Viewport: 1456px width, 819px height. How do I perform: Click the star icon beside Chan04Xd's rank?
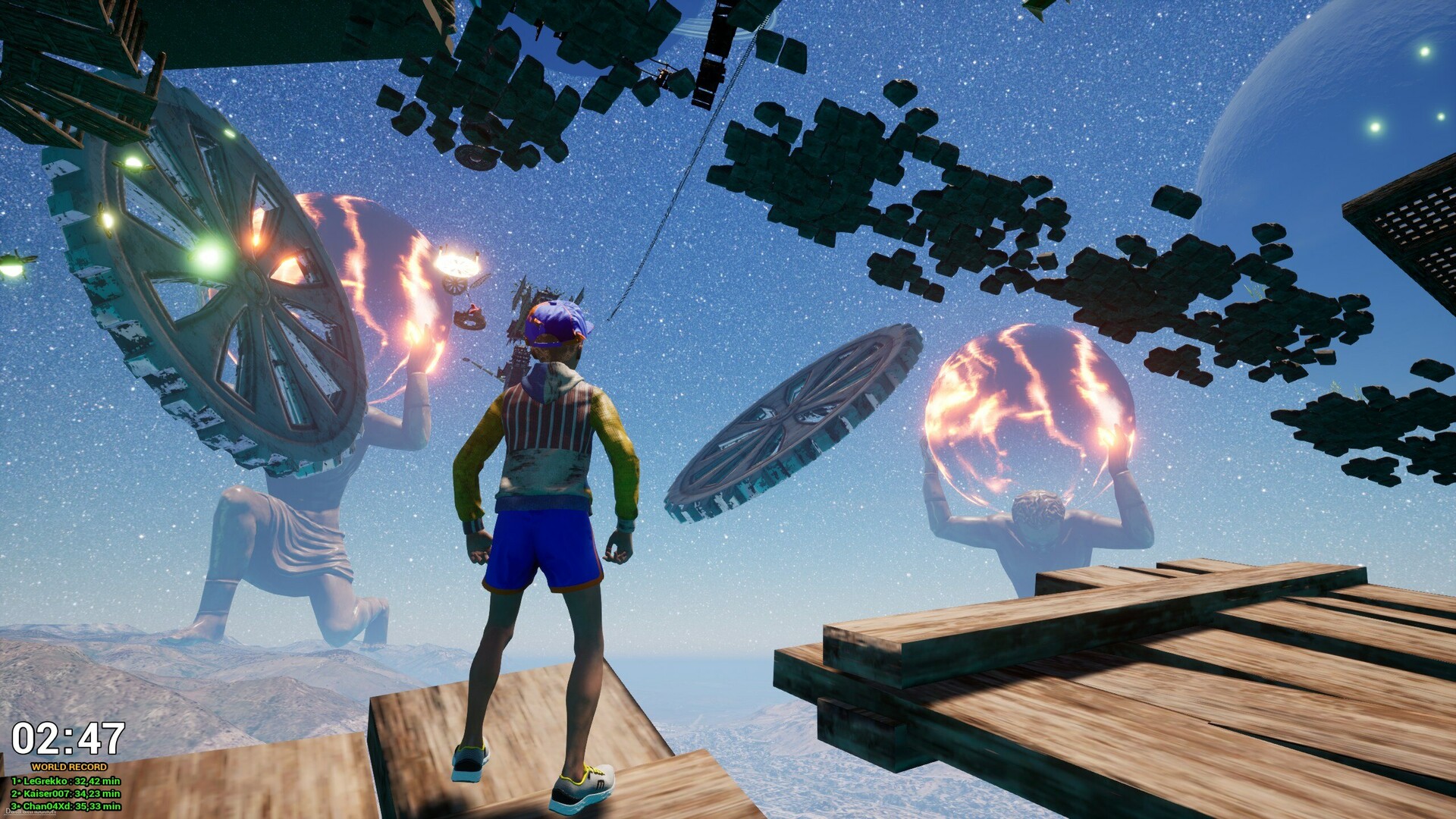(x=20, y=807)
